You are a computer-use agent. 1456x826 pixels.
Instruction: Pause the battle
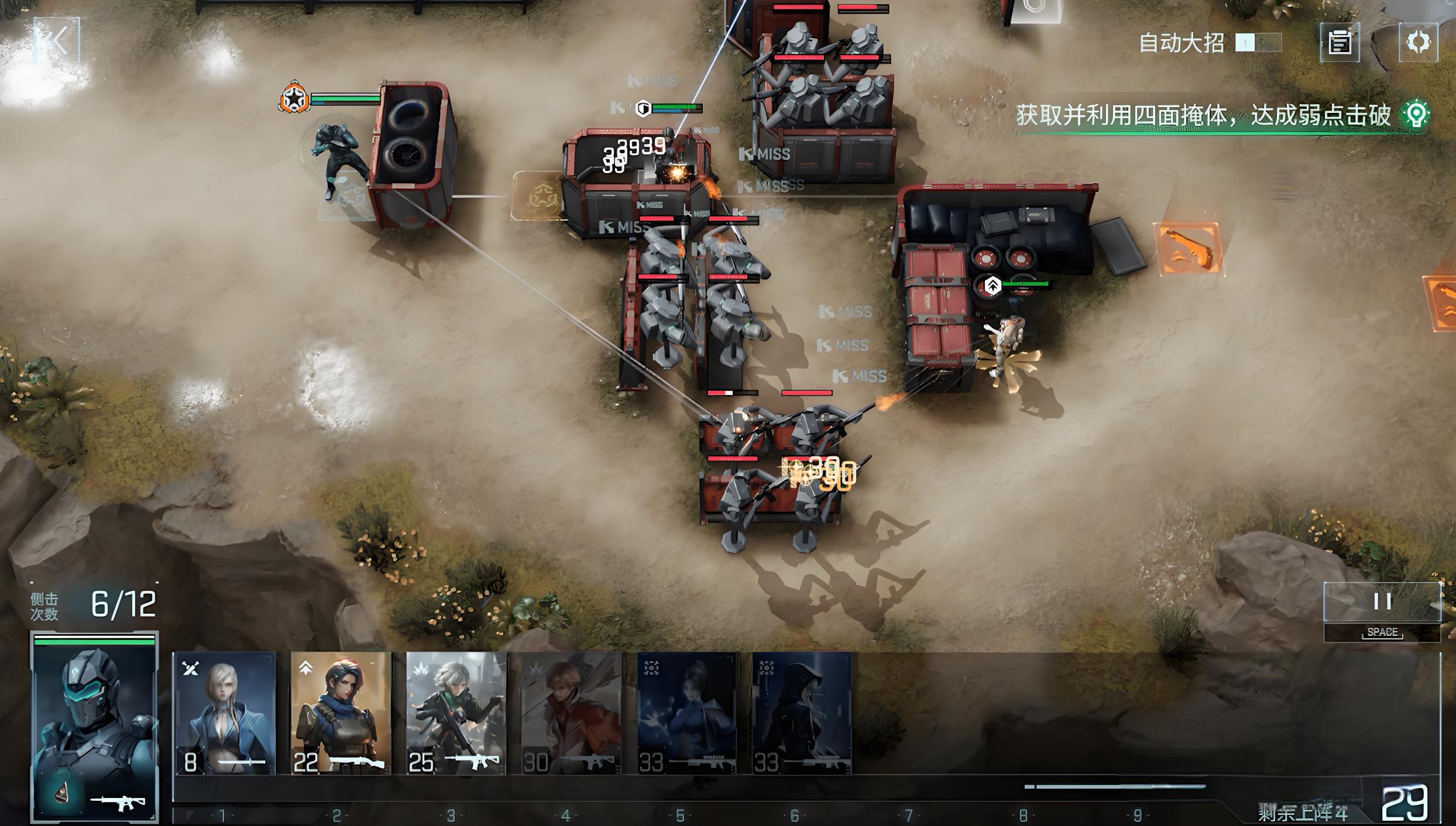pyautogui.click(x=1382, y=601)
